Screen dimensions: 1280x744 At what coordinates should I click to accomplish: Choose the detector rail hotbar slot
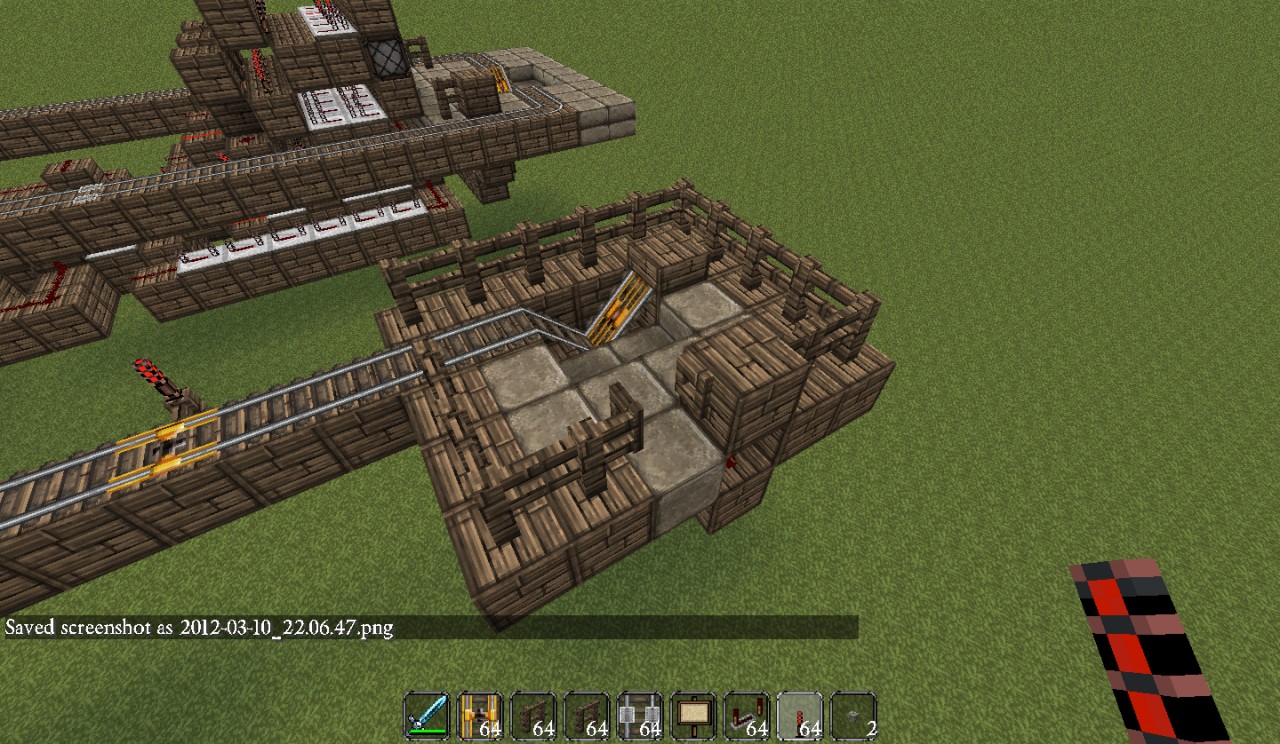[x=640, y=716]
